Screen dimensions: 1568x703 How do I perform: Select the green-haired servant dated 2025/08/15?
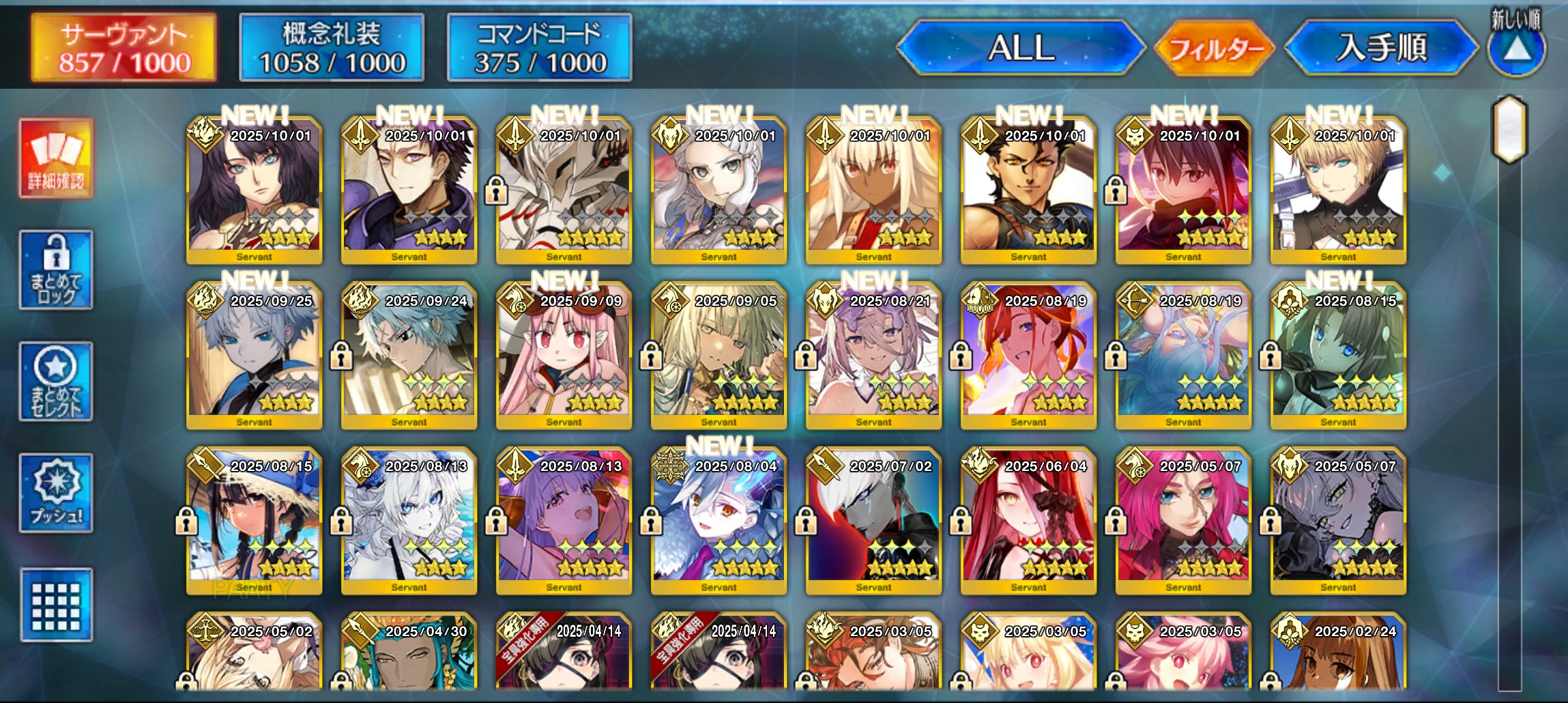(1338, 355)
